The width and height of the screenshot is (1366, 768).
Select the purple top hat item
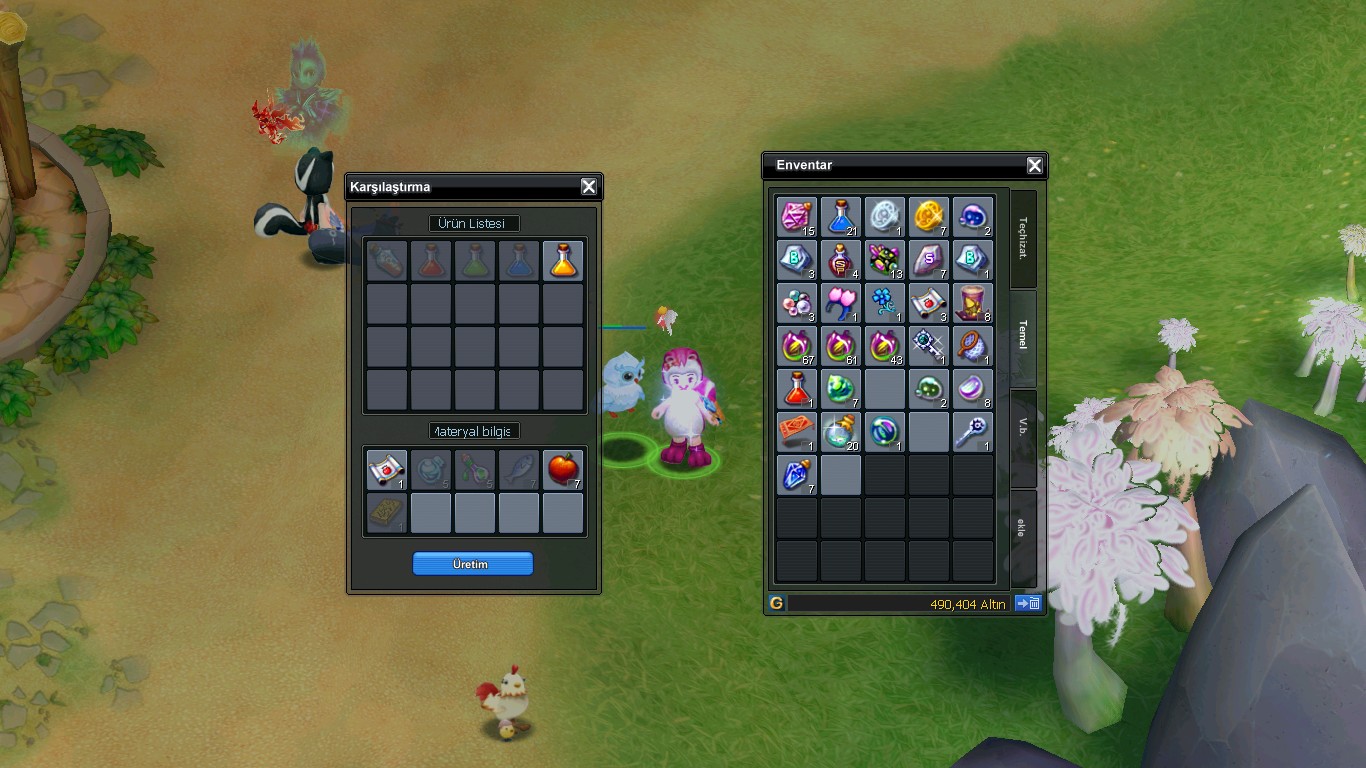point(973,303)
